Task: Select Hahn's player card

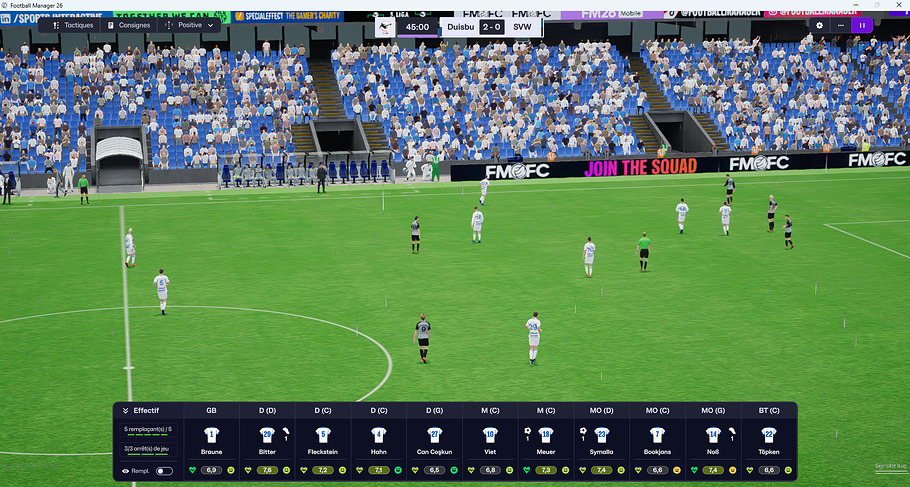Action: (379, 441)
